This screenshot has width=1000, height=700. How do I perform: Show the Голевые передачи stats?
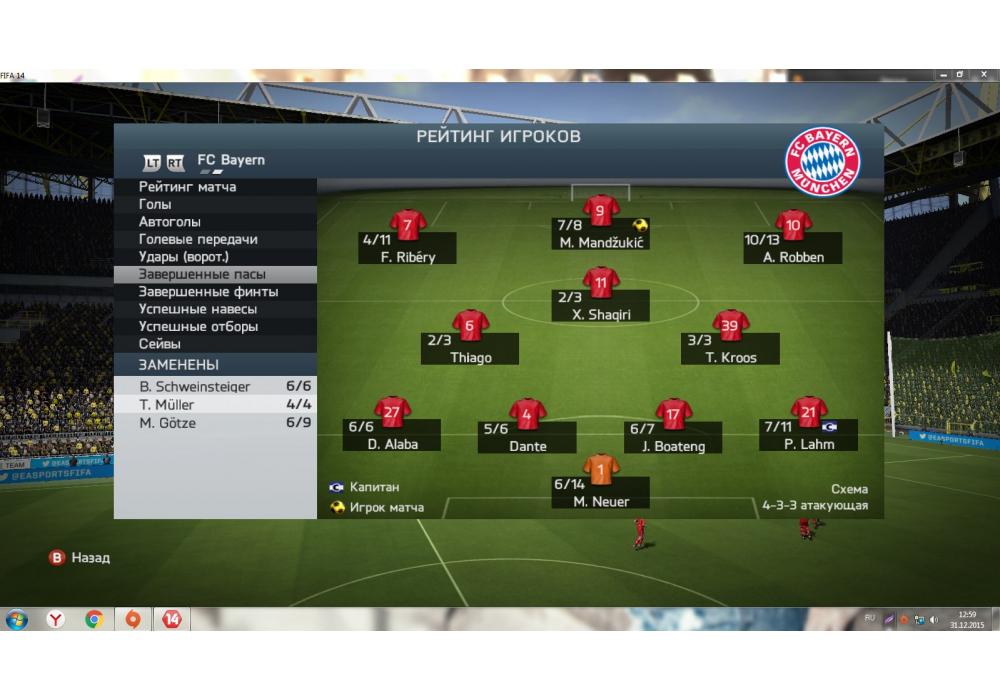(198, 239)
